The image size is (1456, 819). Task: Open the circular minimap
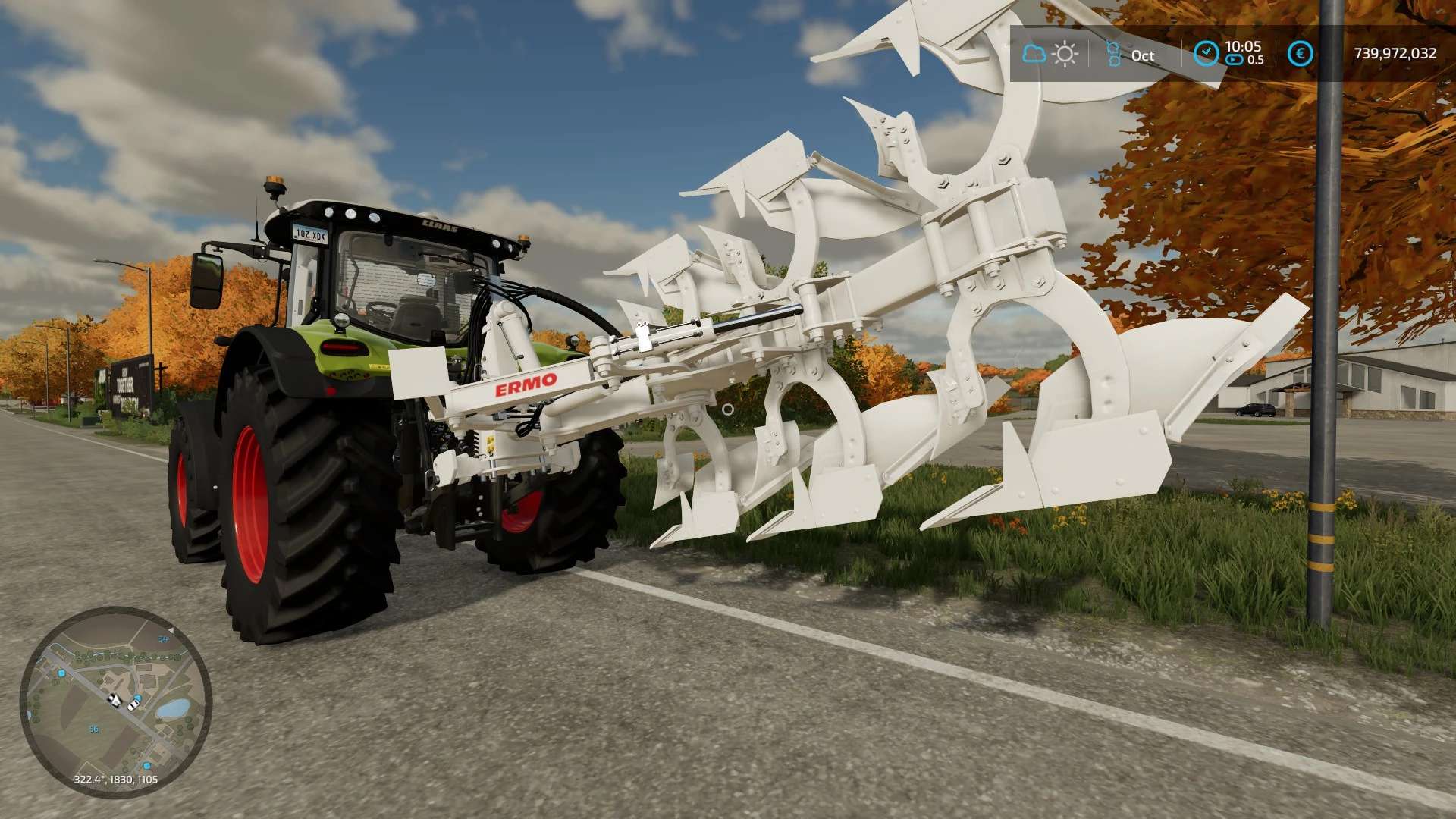pyautogui.click(x=115, y=701)
